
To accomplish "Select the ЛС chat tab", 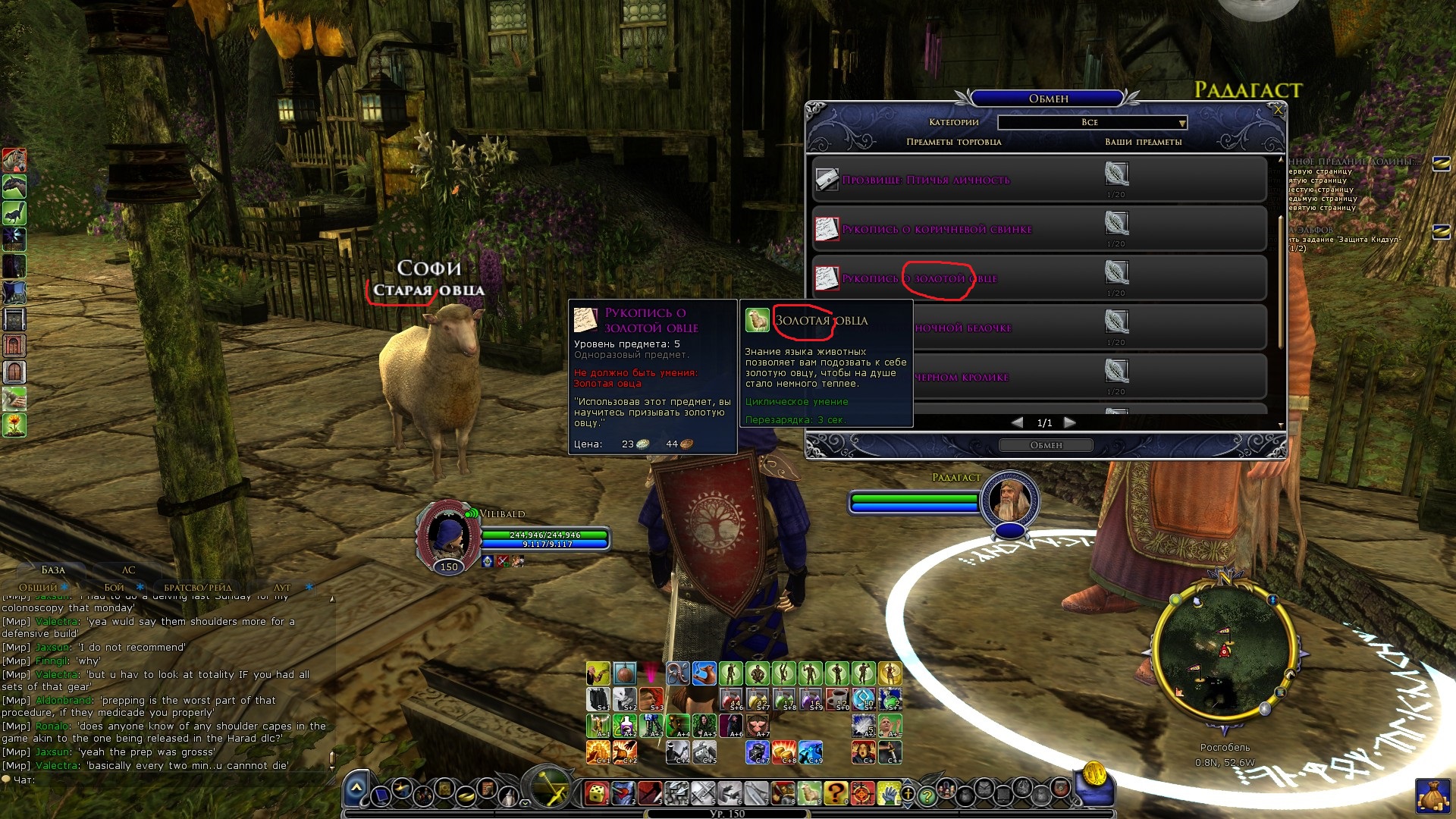I will pyautogui.click(x=129, y=570).
